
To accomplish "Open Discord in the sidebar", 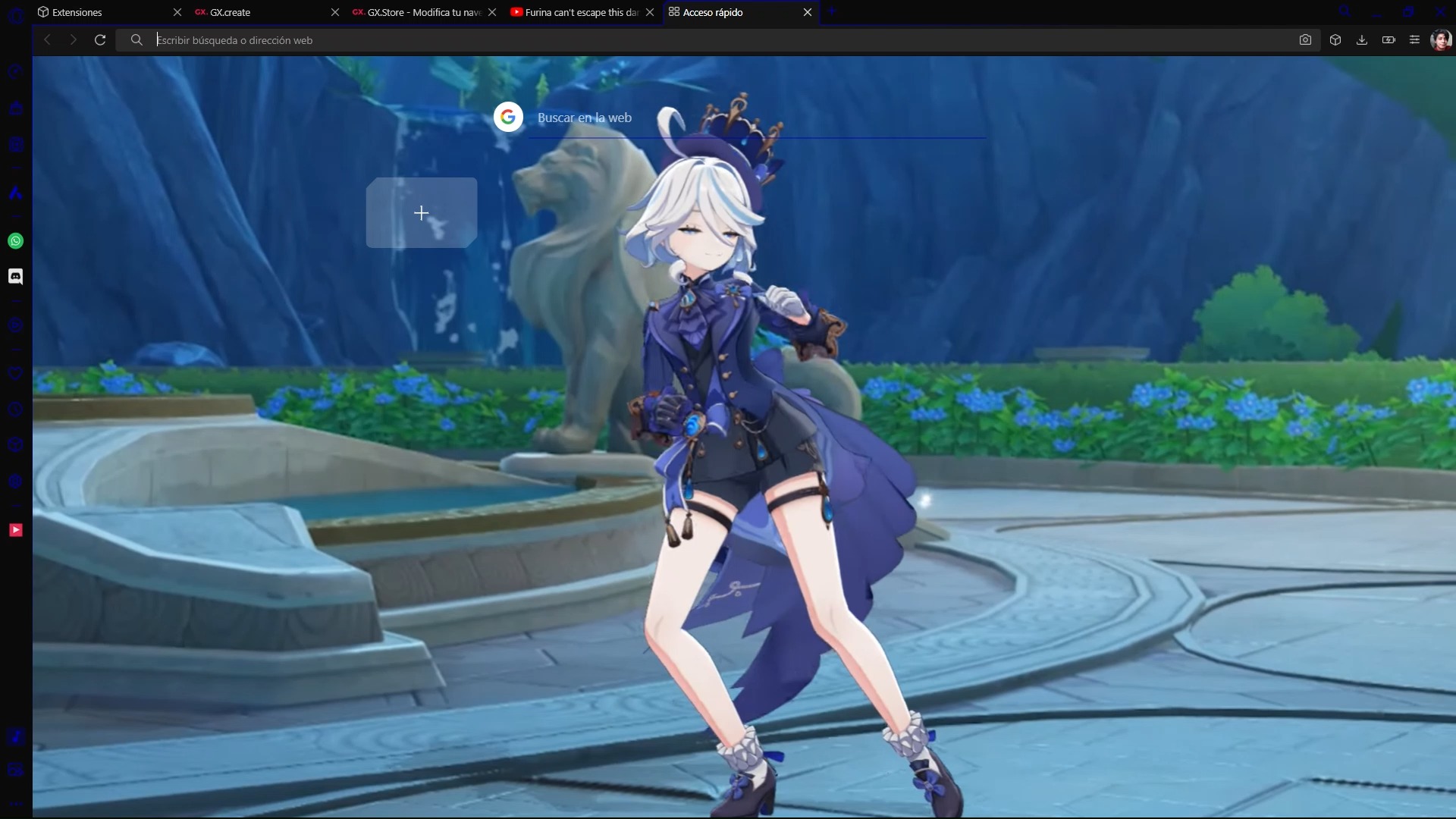I will [x=15, y=275].
